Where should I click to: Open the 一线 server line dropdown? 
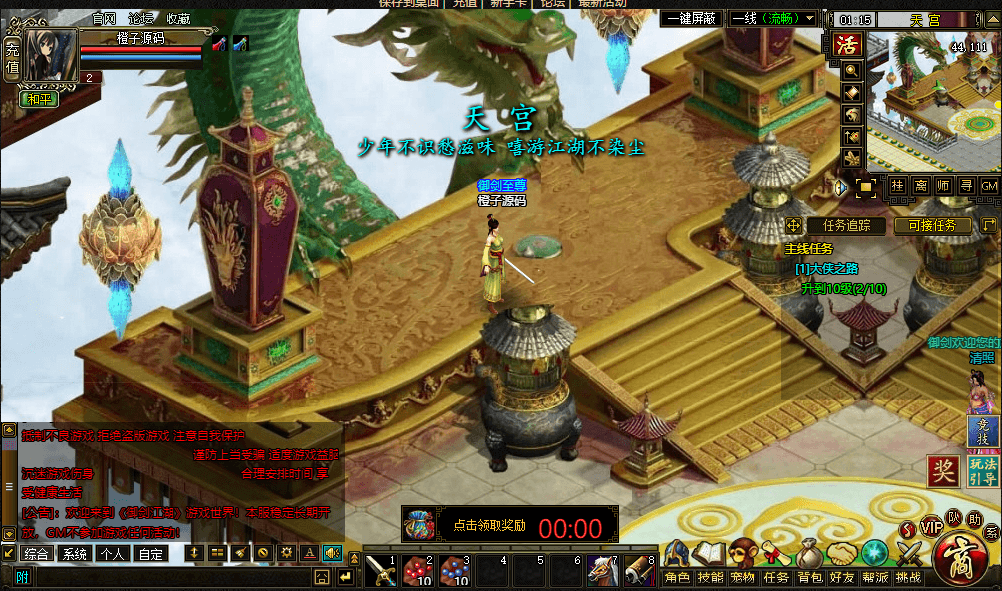click(x=773, y=19)
